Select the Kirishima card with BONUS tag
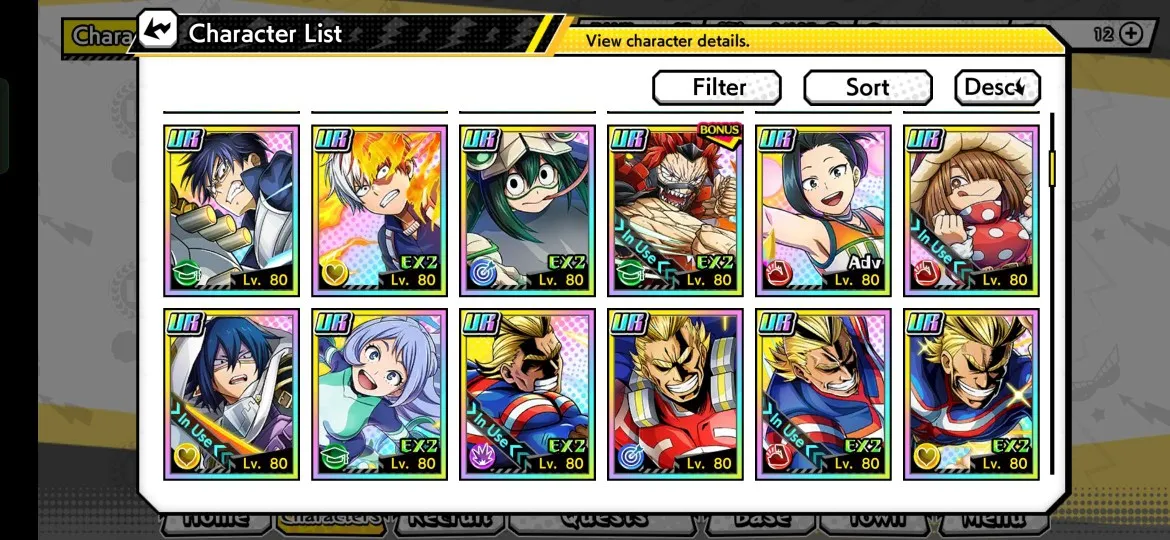Screen dimensions: 1170x540 [x=675, y=210]
